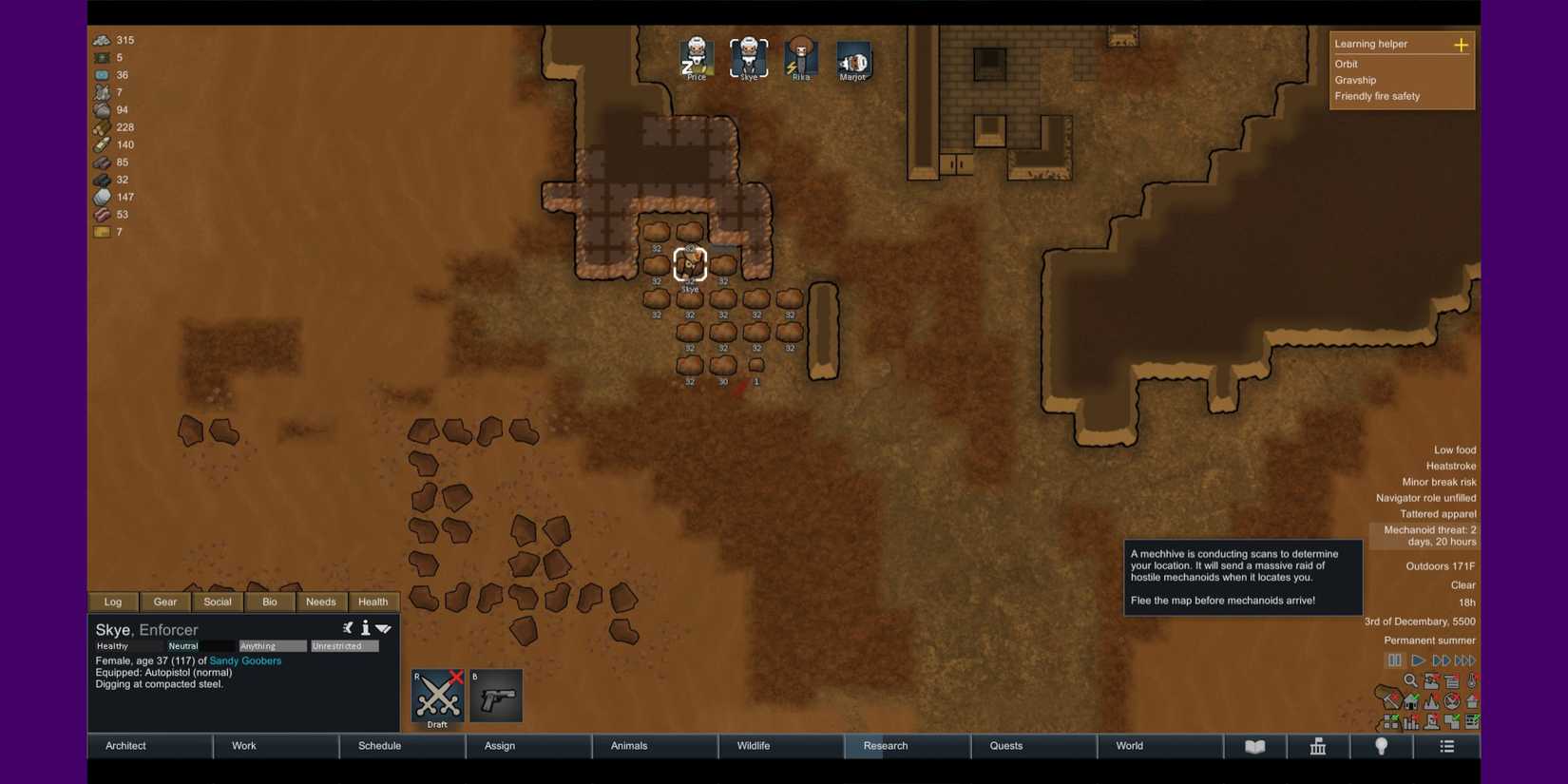1568x784 pixels.
Task: Open Skye's Healthy medical care dropdown
Action: [128, 645]
